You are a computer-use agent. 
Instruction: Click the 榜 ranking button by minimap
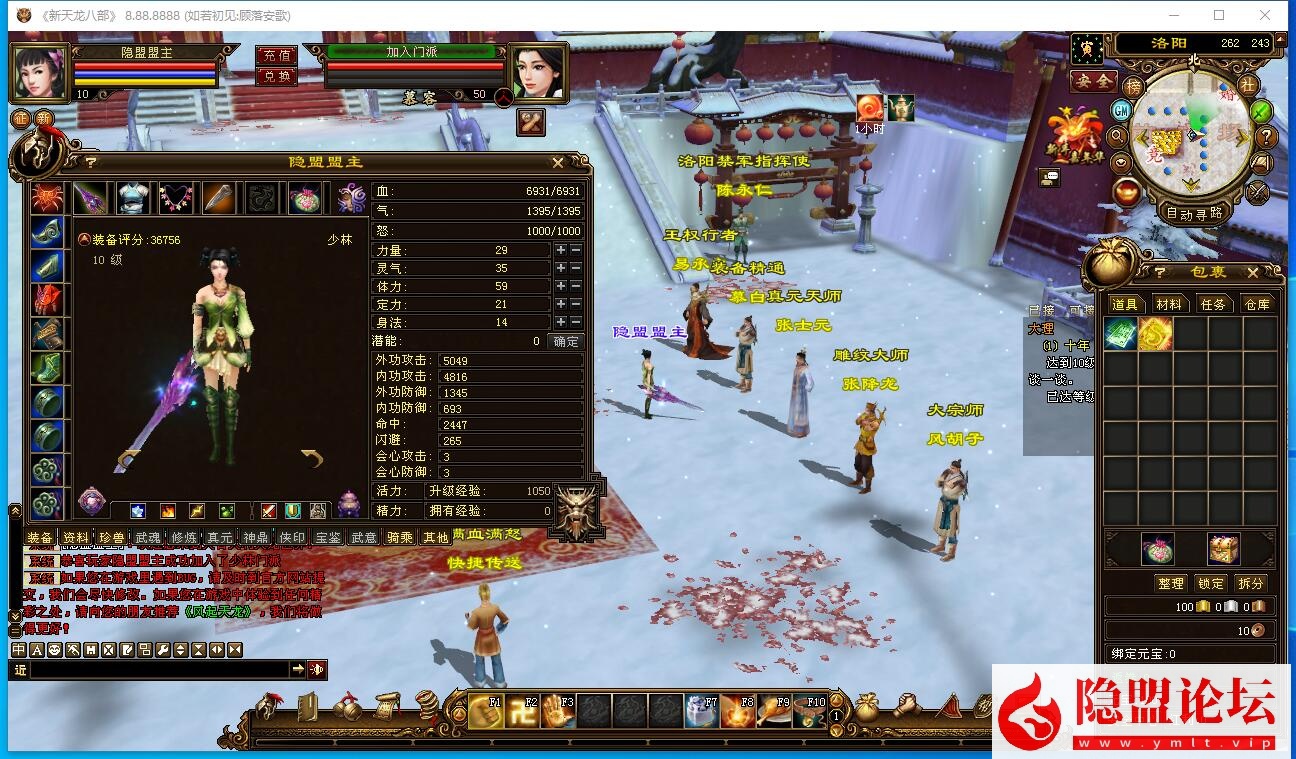pos(1133,87)
